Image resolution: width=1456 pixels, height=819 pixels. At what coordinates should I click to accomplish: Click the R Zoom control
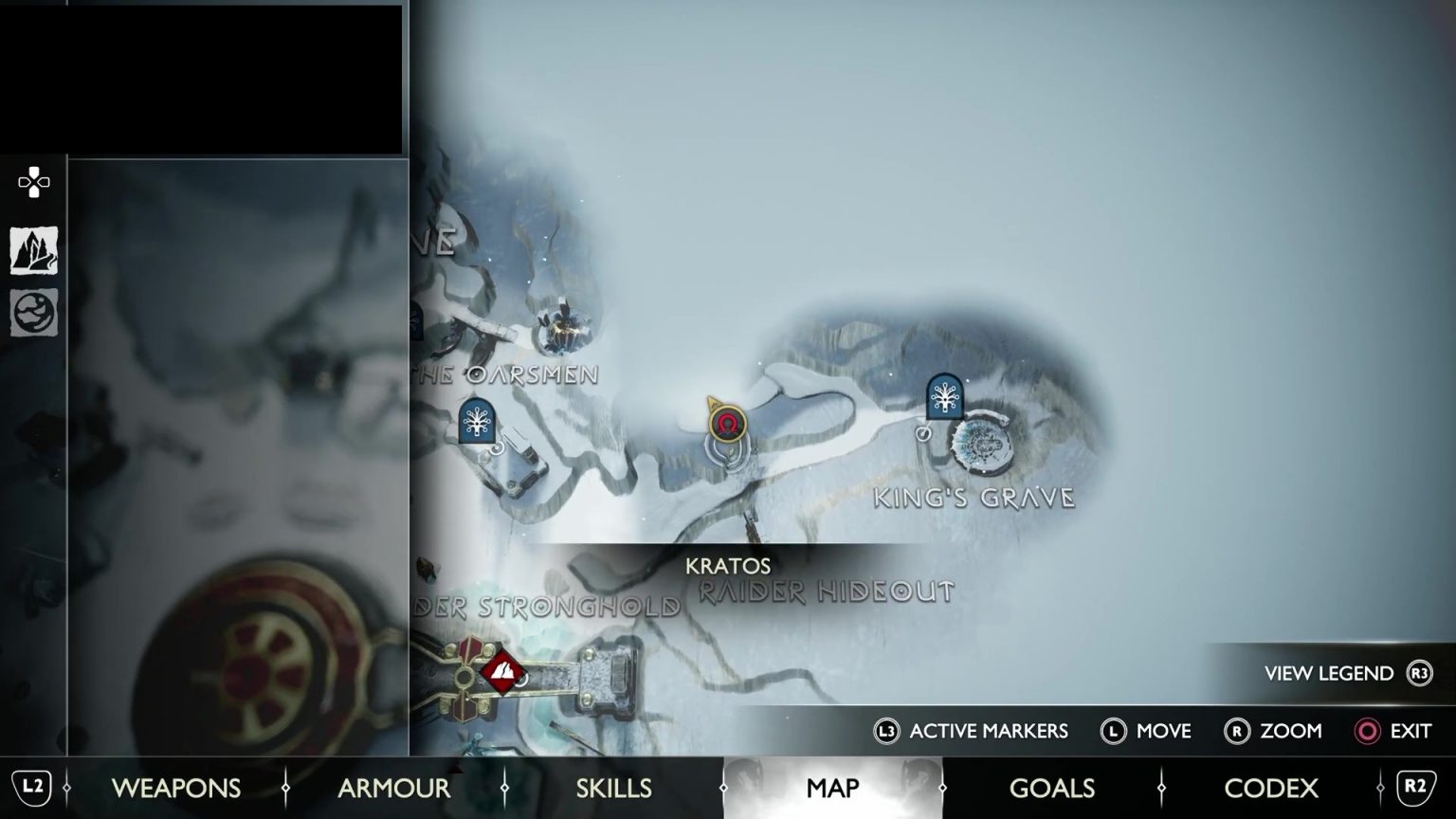pos(1239,731)
